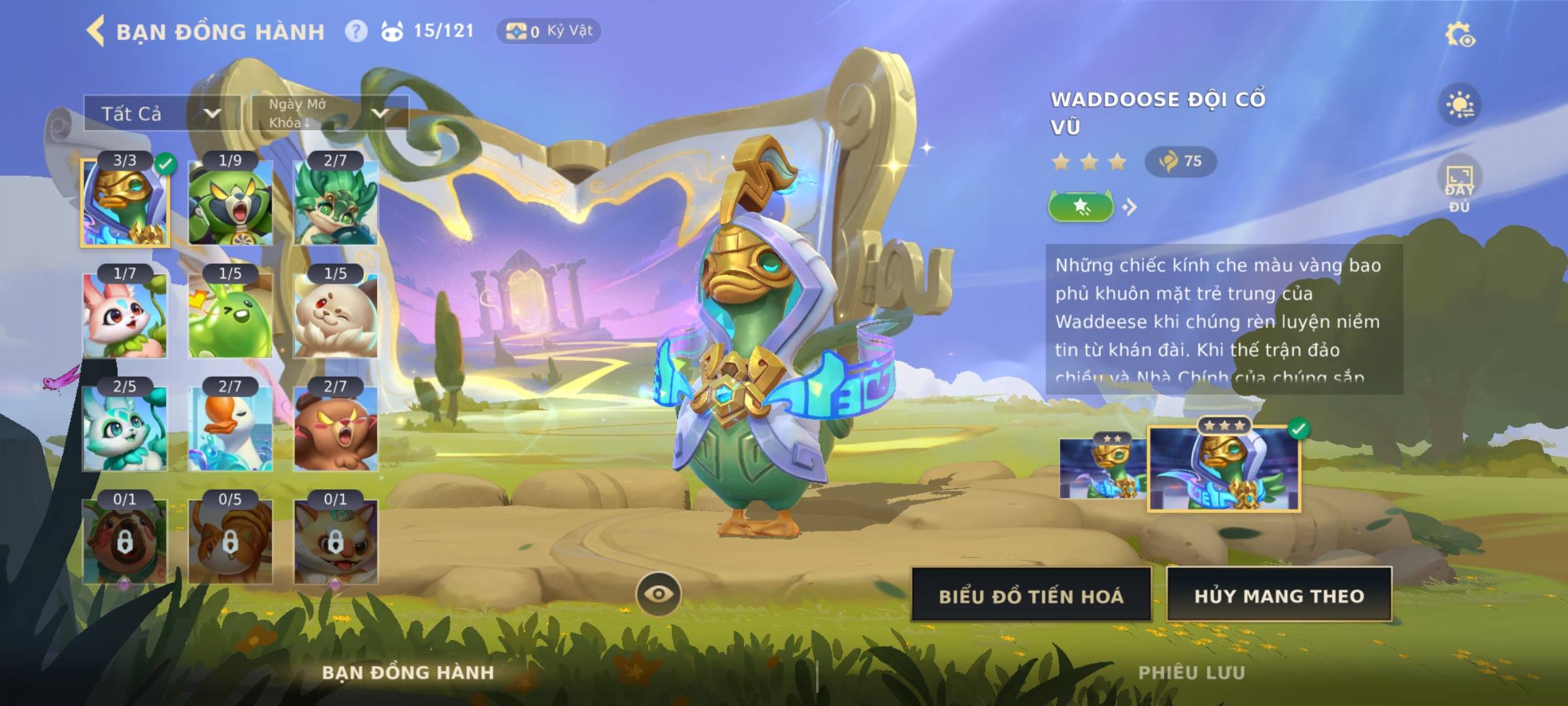This screenshot has height=706, width=1568.
Task: Select the pink fox companion tile
Action: pos(125,316)
